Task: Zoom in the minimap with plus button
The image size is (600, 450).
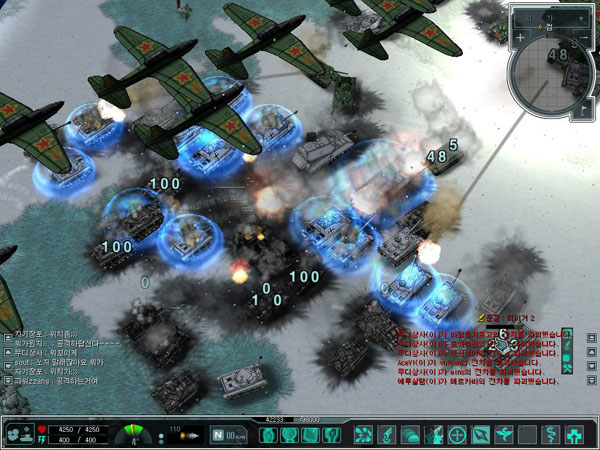Action: tap(520, 38)
